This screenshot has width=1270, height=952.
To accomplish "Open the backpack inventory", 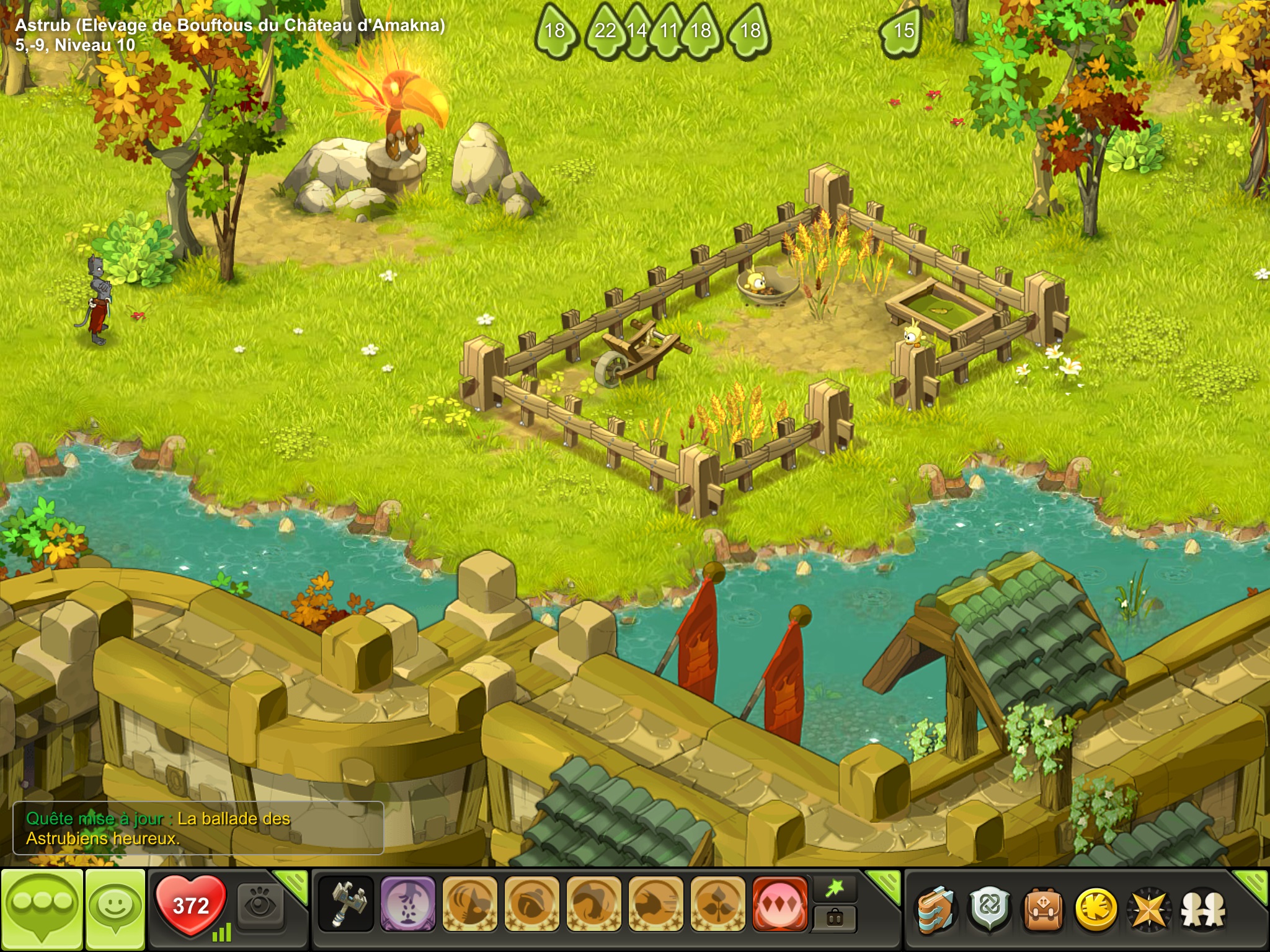I will point(1043,910).
